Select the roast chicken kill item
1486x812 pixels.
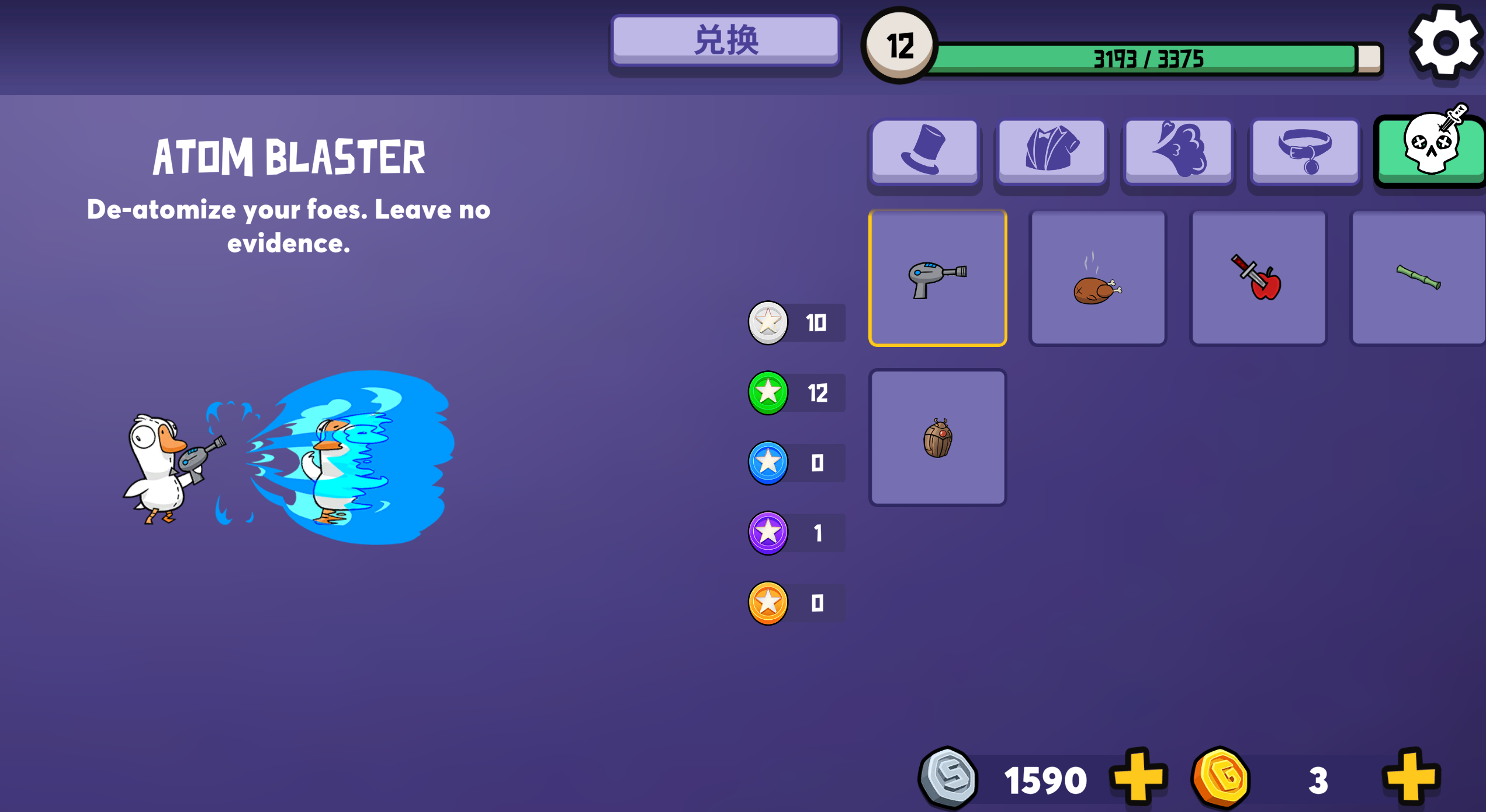click(1097, 278)
